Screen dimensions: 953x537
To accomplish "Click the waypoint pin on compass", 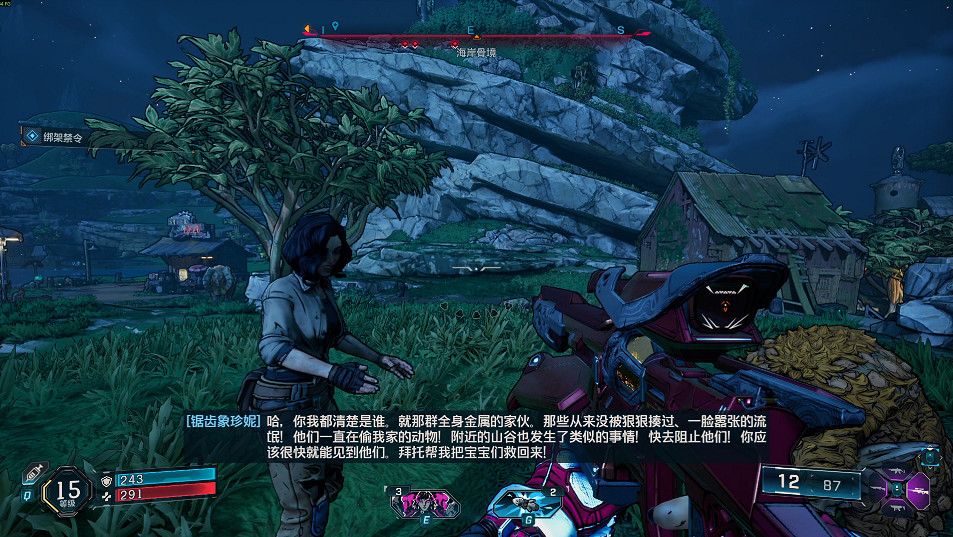I will [x=336, y=27].
